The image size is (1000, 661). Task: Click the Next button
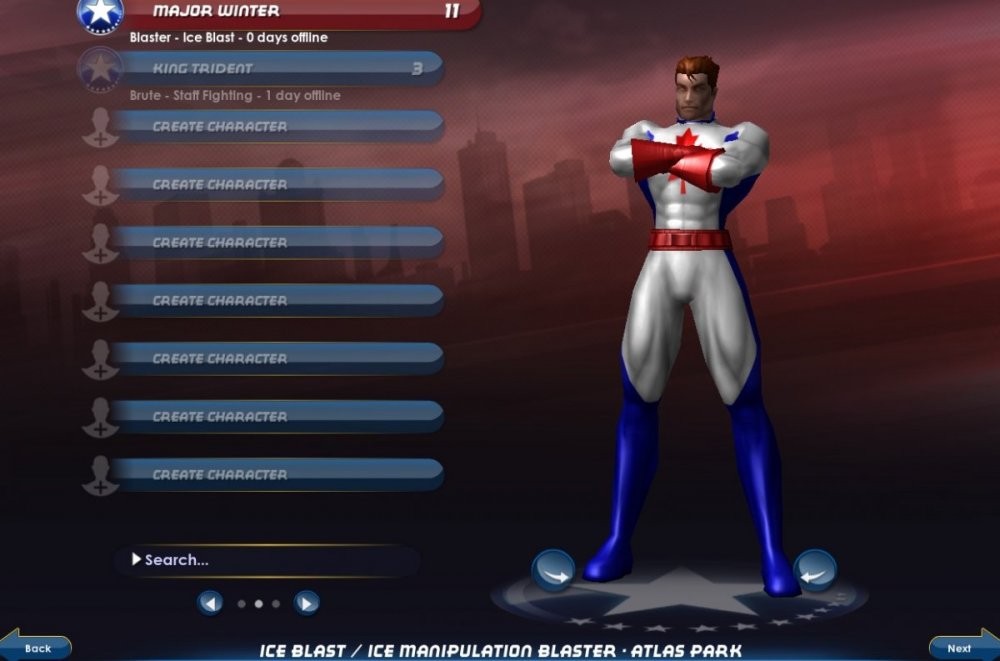(961, 647)
